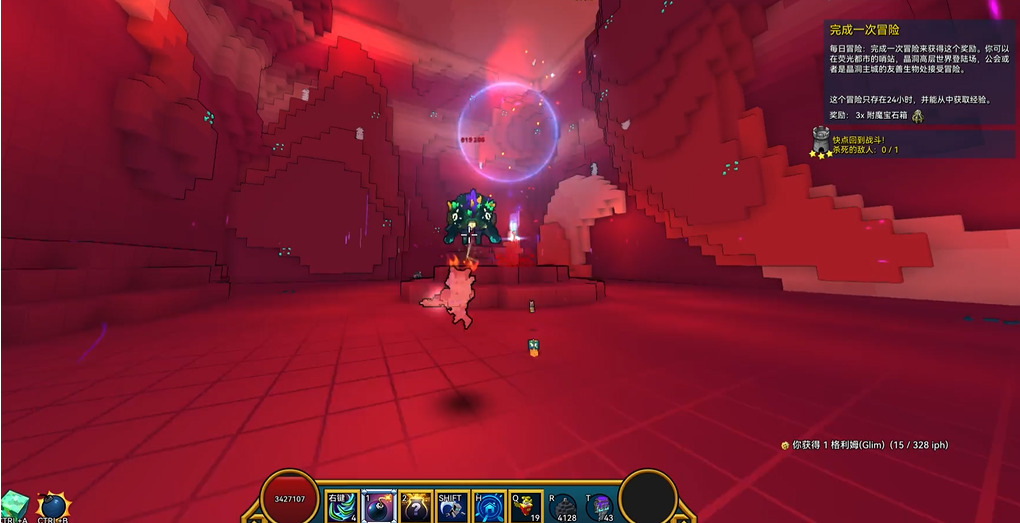Use the elysian flask item slot
Screen dimensions: 1020x523
(526, 507)
